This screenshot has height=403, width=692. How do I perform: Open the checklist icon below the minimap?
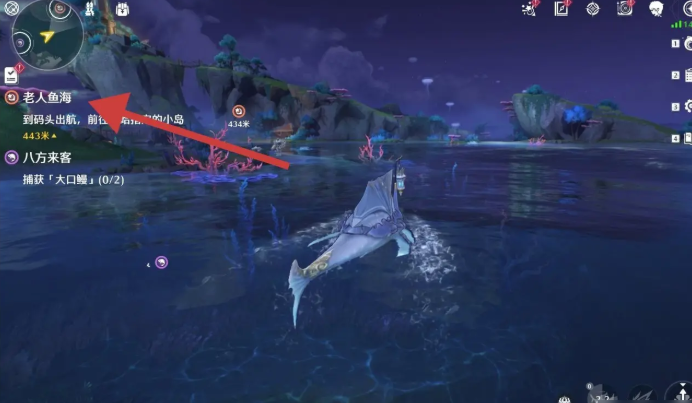[11, 75]
